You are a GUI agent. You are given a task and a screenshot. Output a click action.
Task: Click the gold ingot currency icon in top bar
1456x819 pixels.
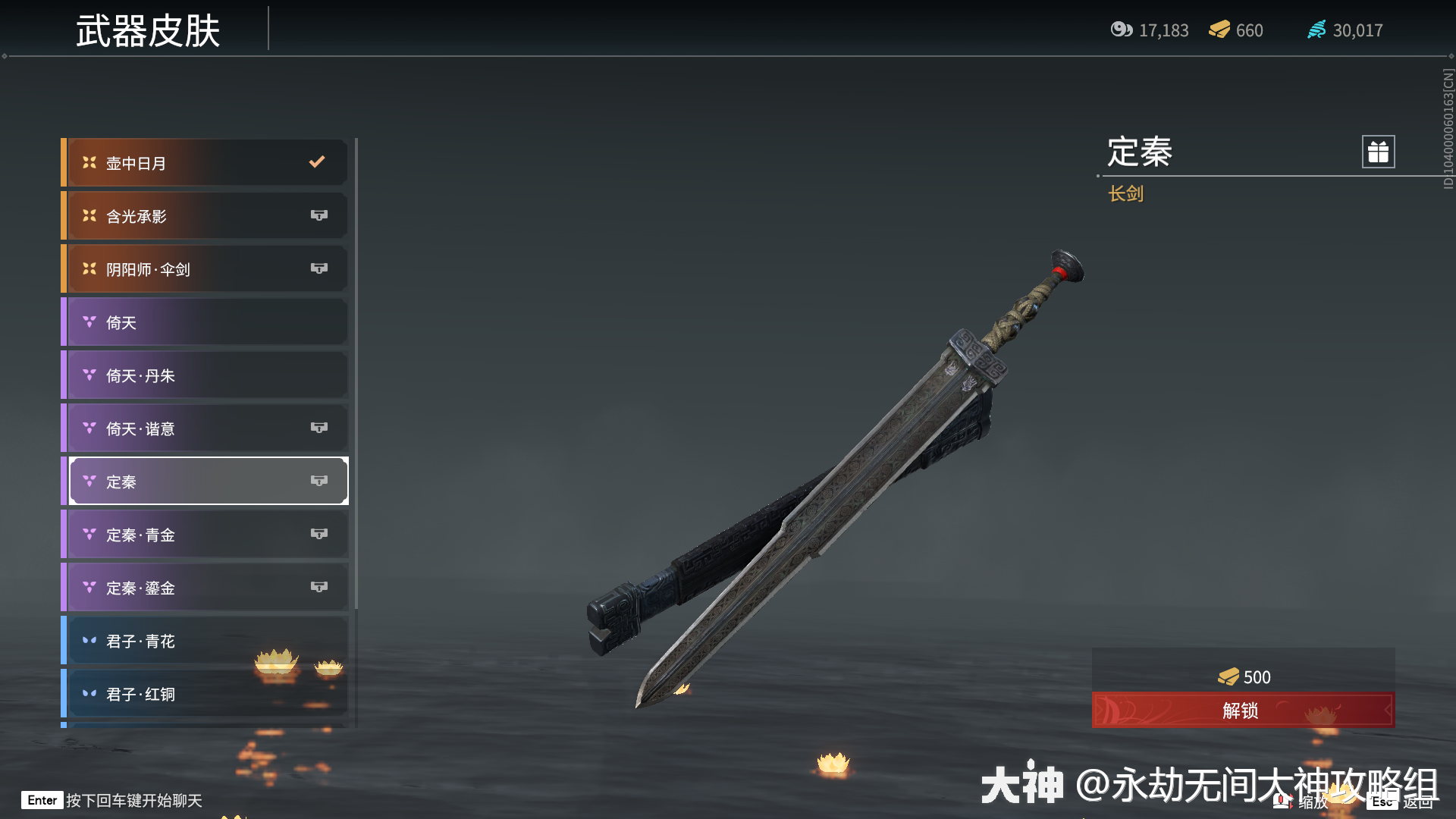coord(1218,30)
